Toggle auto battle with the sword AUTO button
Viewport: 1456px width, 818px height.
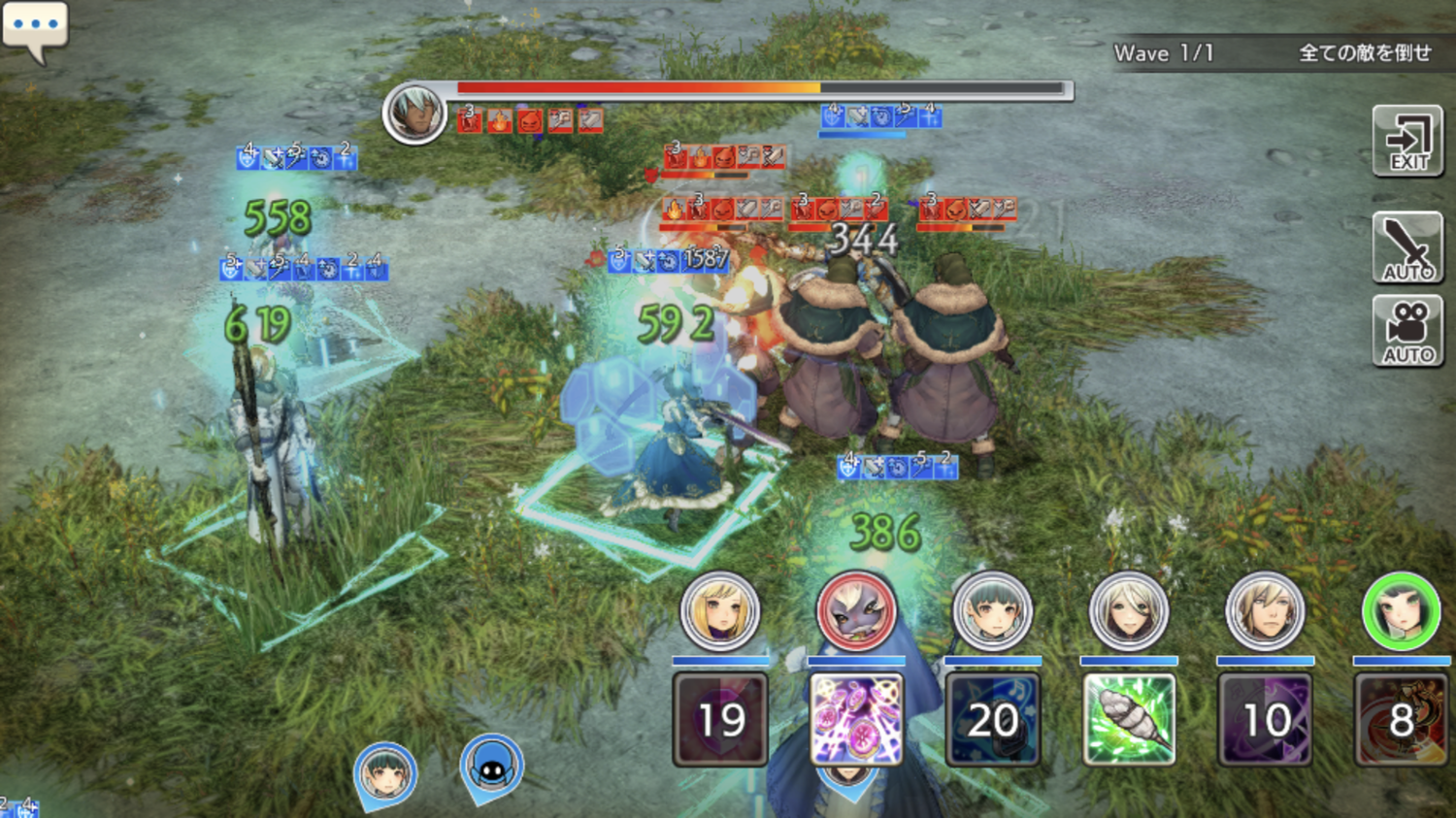click(1407, 247)
